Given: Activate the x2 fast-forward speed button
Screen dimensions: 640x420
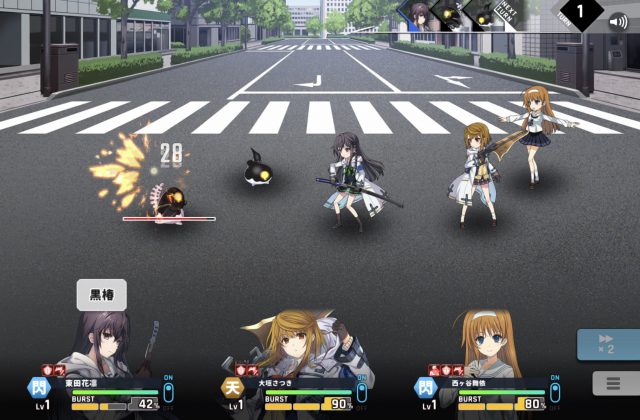Looking at the screenshot, I should tap(606, 345).
